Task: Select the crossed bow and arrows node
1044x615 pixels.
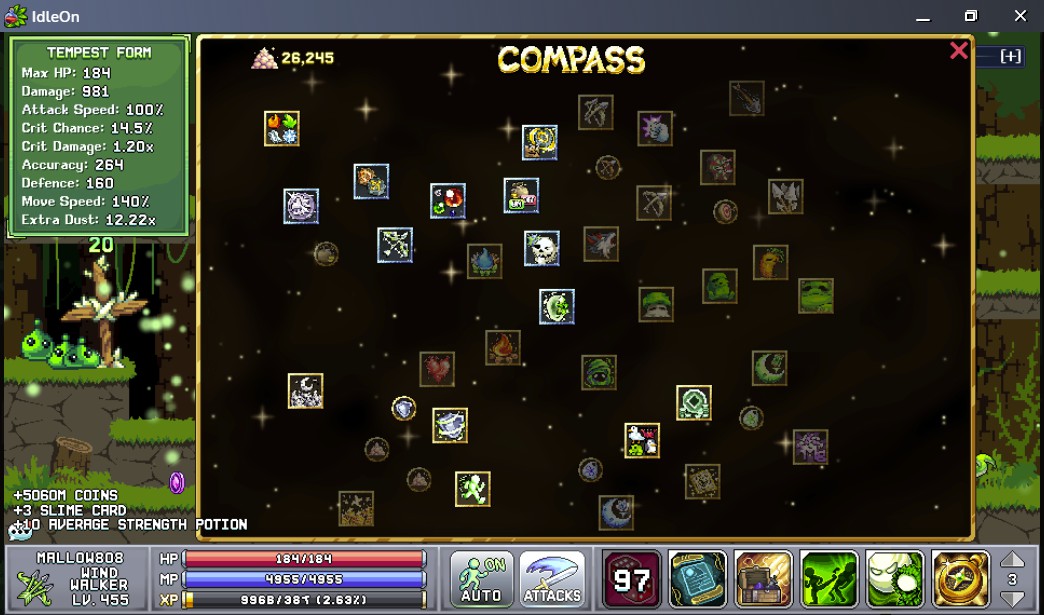Action: (395, 244)
